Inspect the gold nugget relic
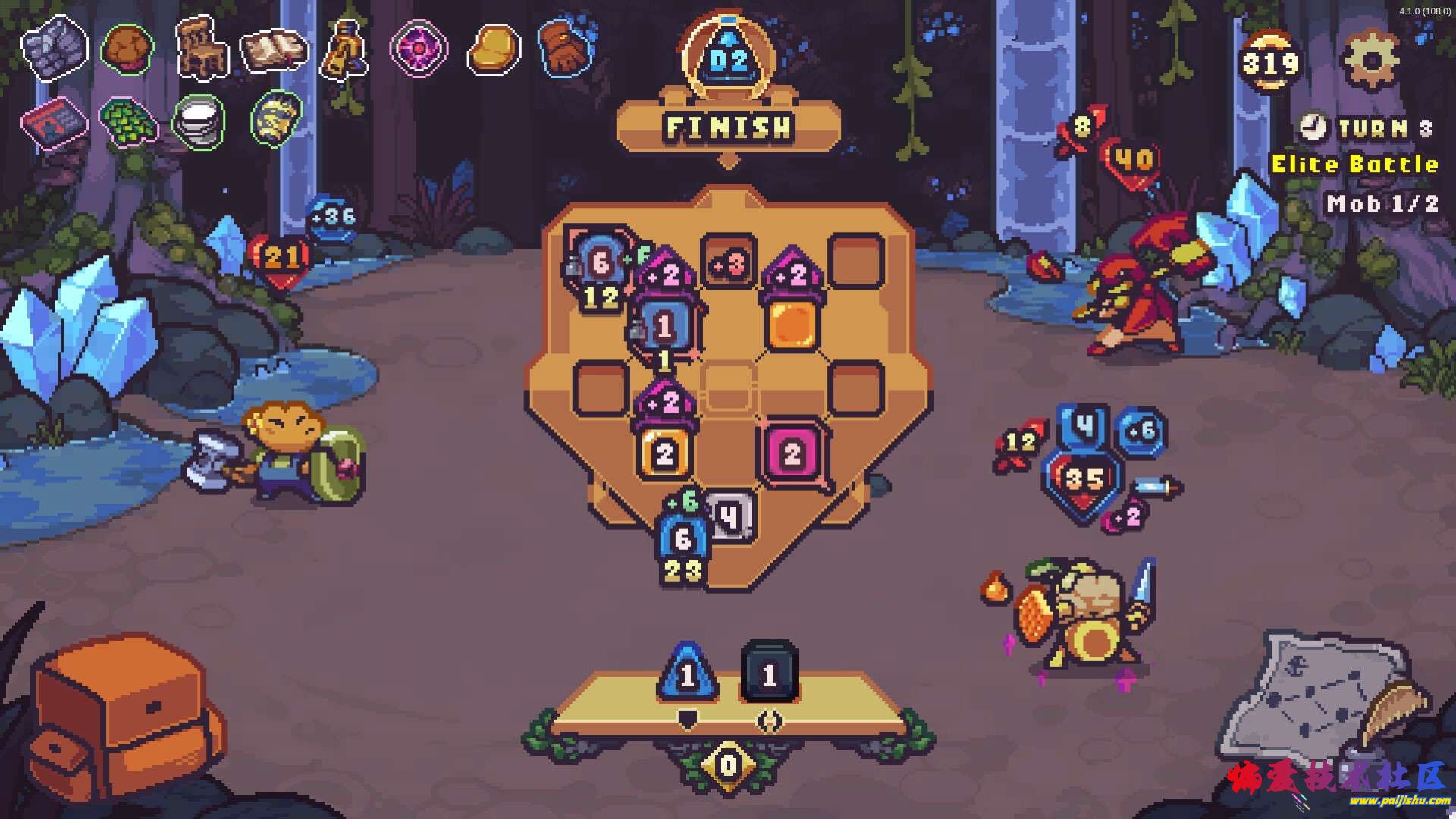Image resolution: width=1456 pixels, height=819 pixels. click(493, 50)
